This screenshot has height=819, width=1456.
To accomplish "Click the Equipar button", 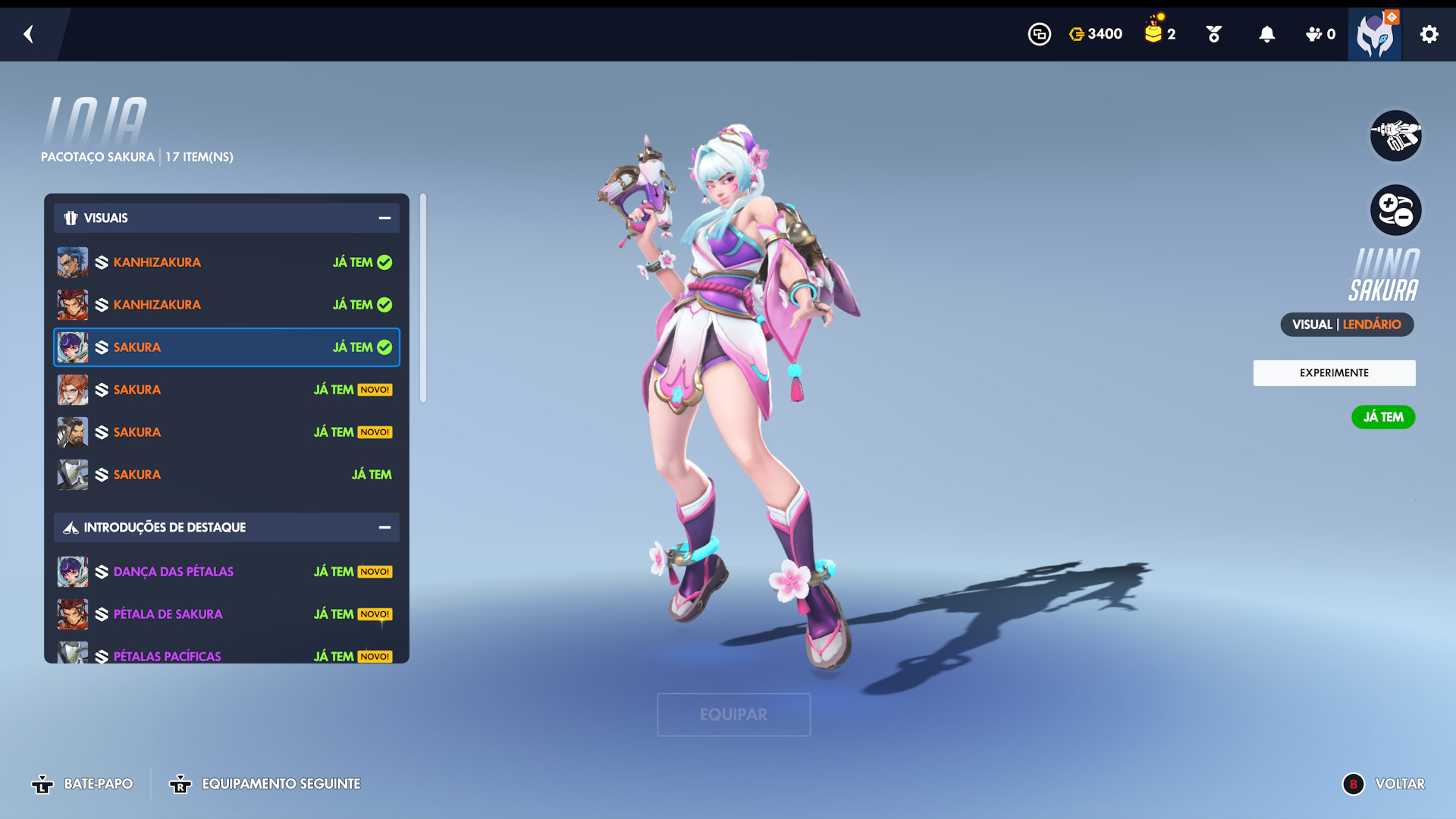I will pyautogui.click(x=733, y=714).
